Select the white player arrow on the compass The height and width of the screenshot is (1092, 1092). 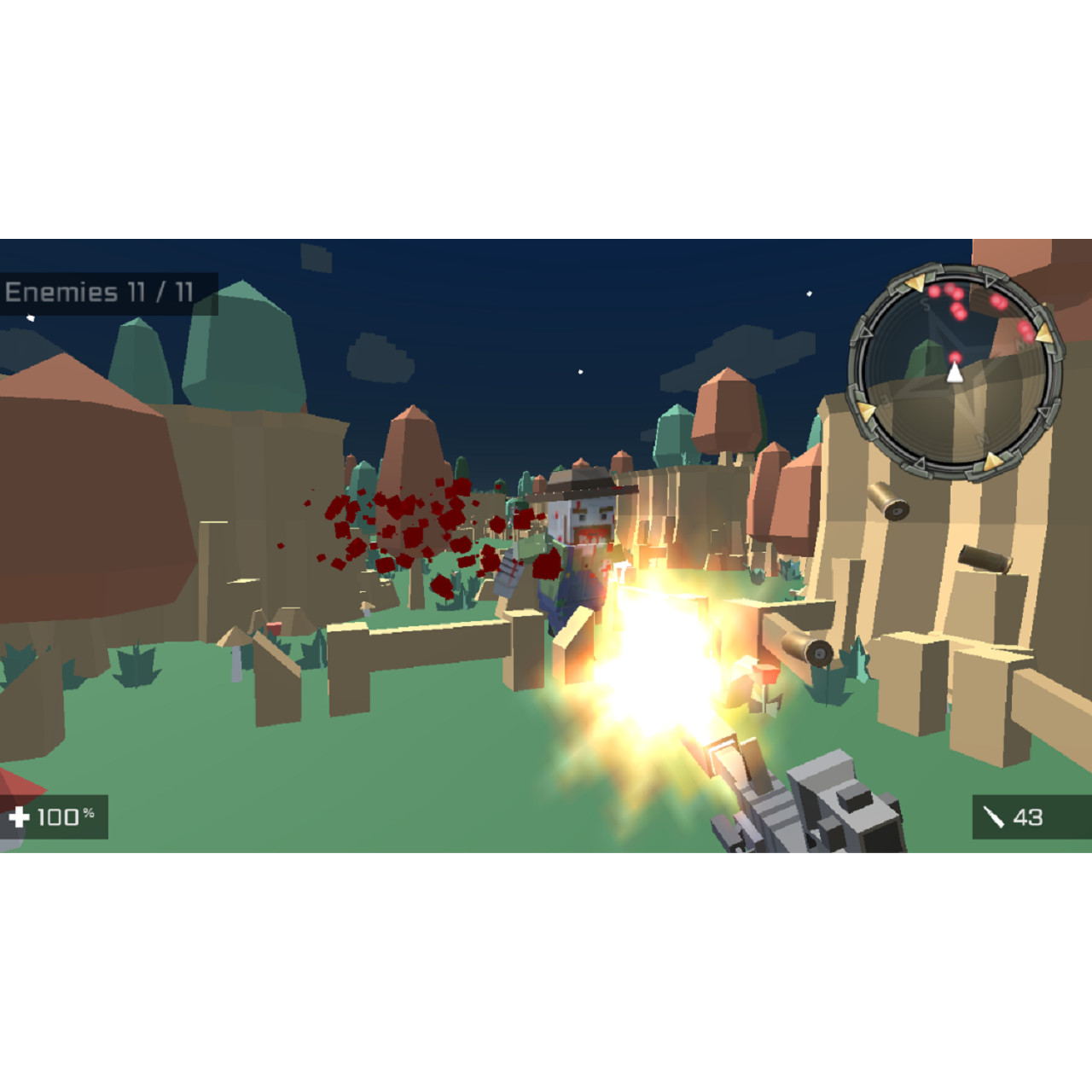point(955,374)
